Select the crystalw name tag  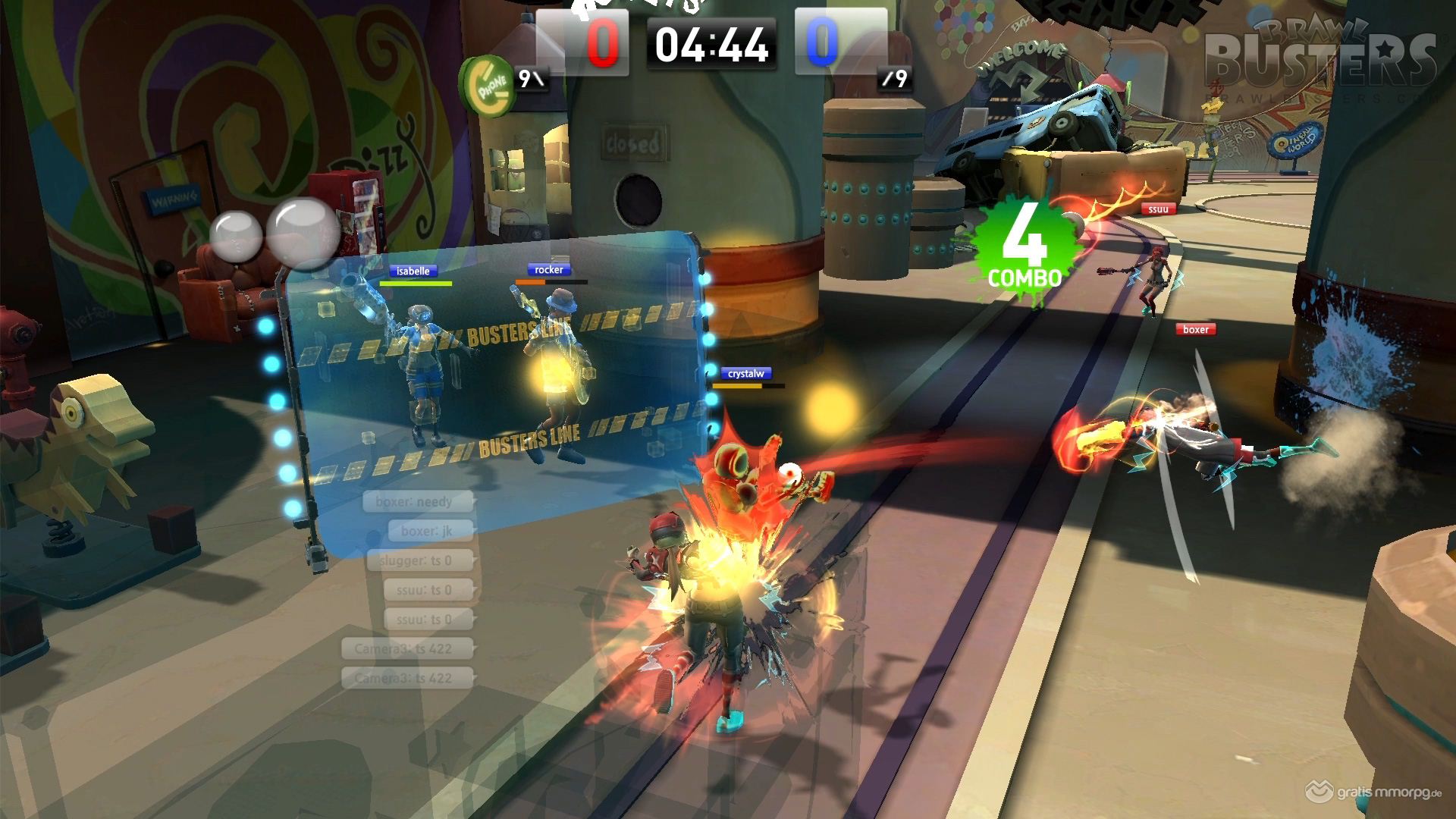746,373
